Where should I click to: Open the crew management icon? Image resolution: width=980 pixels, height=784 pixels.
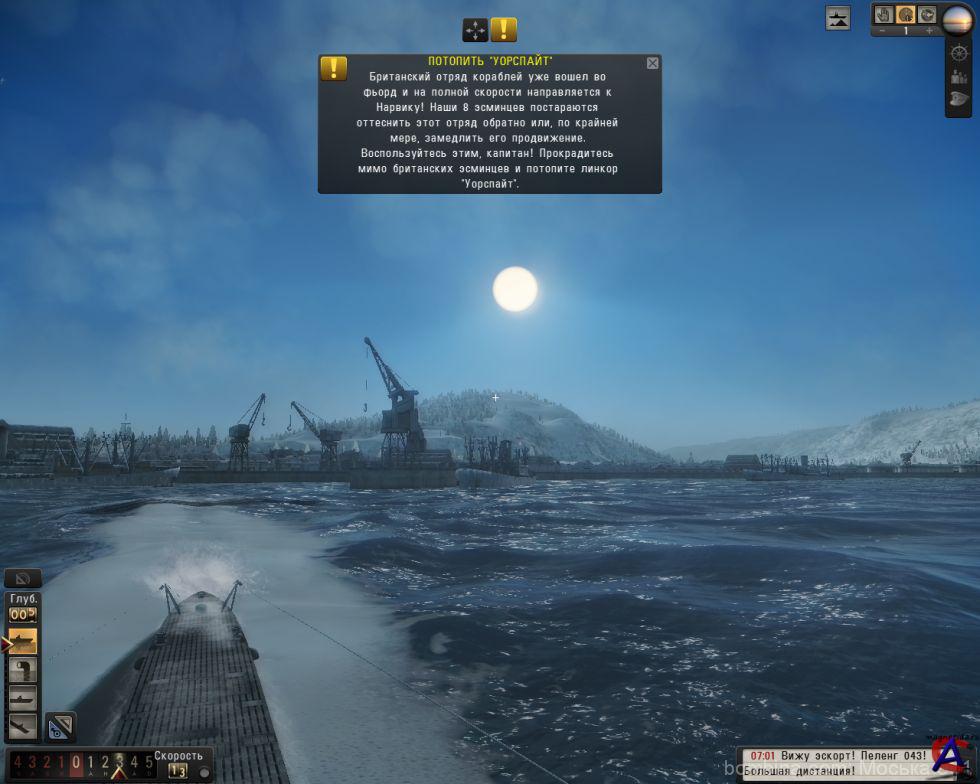[959, 76]
